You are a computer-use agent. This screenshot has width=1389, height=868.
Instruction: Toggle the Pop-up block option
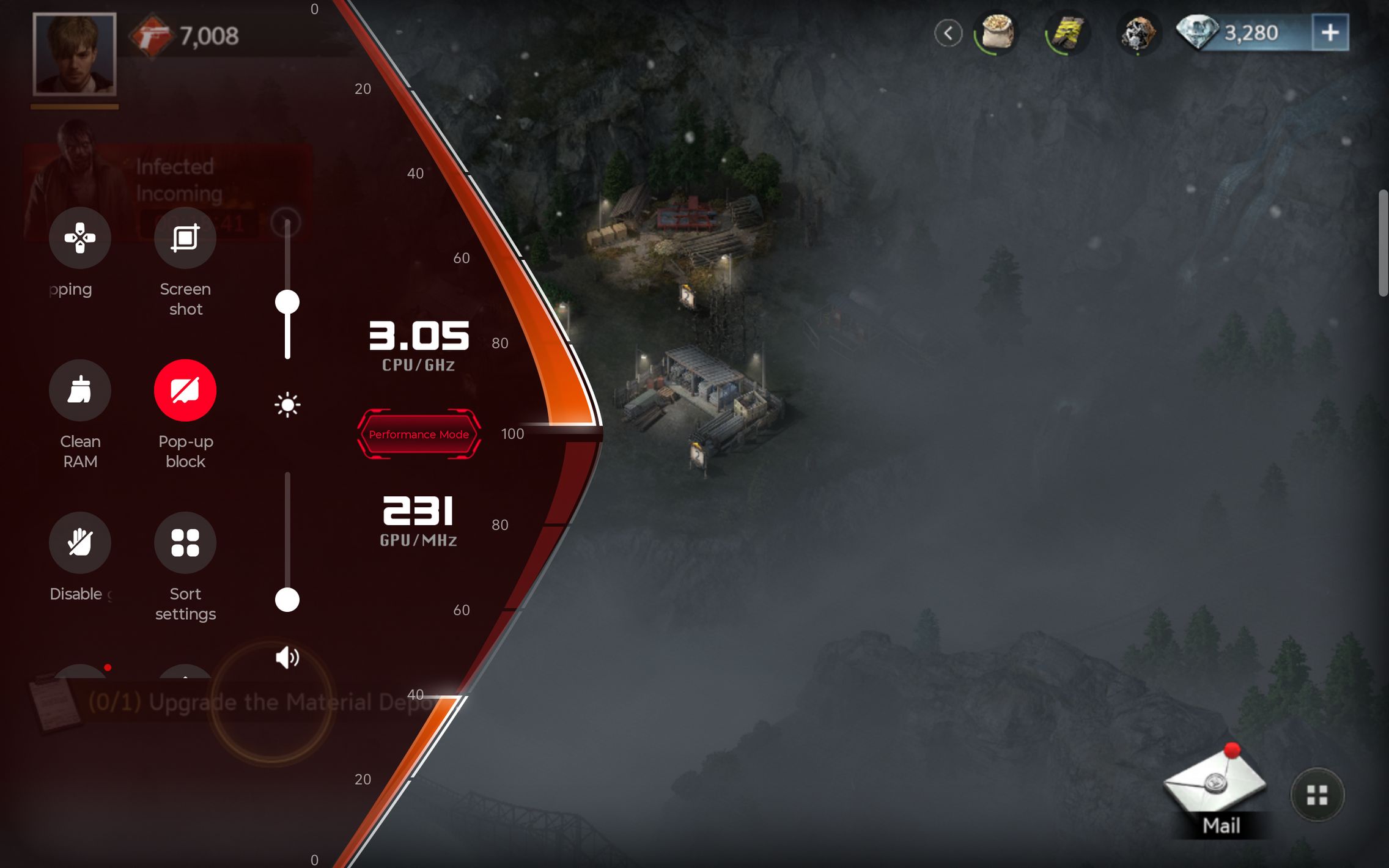click(x=185, y=391)
